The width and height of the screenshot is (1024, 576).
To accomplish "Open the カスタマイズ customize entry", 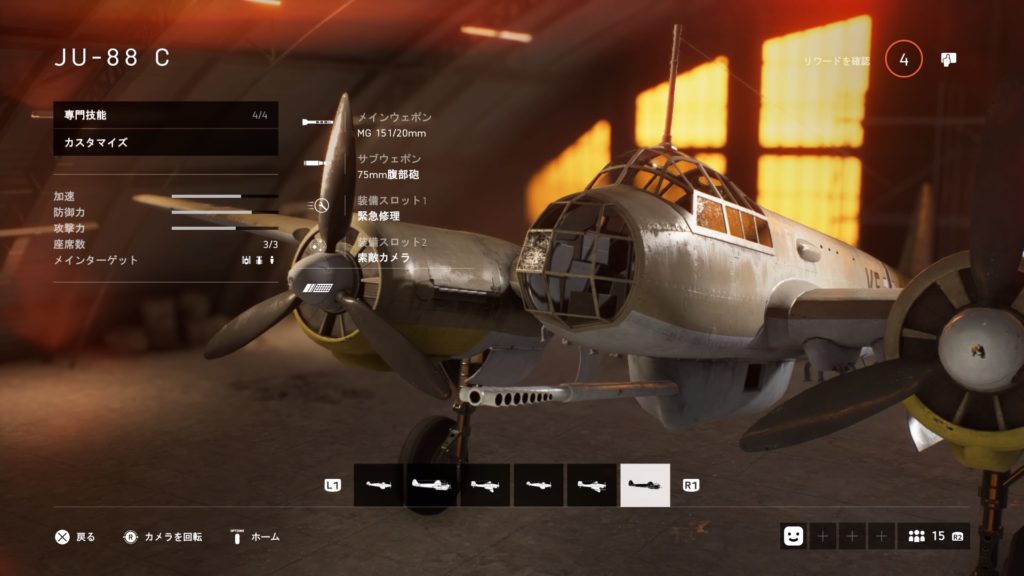I will click(x=165, y=143).
